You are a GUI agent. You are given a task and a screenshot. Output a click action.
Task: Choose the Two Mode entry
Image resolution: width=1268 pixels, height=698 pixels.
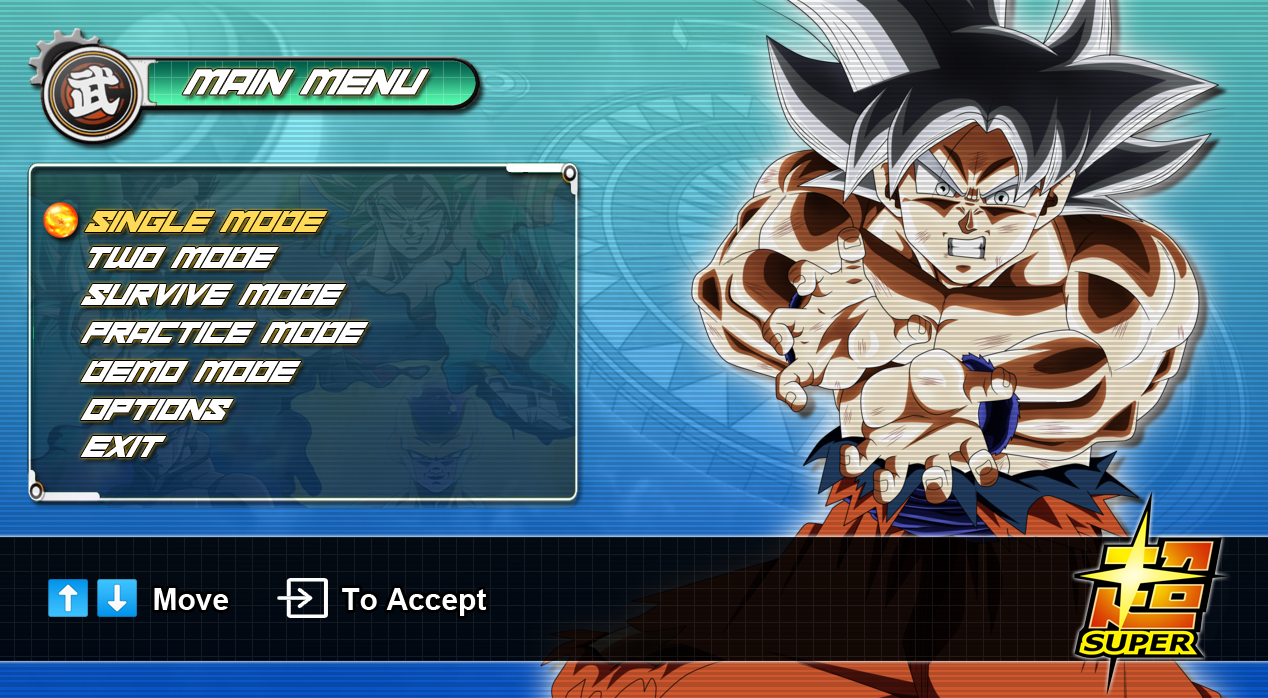tap(180, 258)
